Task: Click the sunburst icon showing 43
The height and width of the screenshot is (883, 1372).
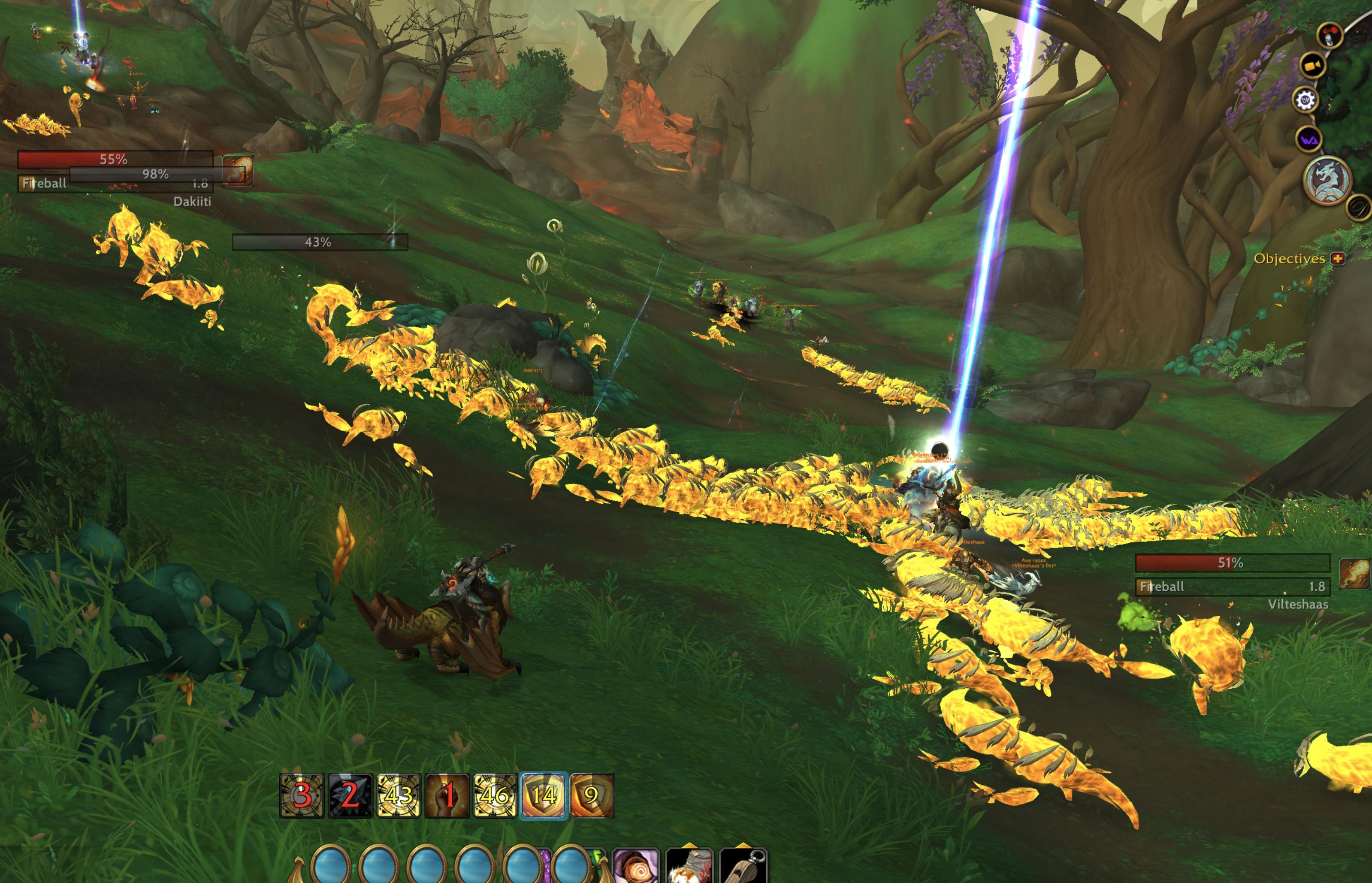Action: tap(399, 795)
